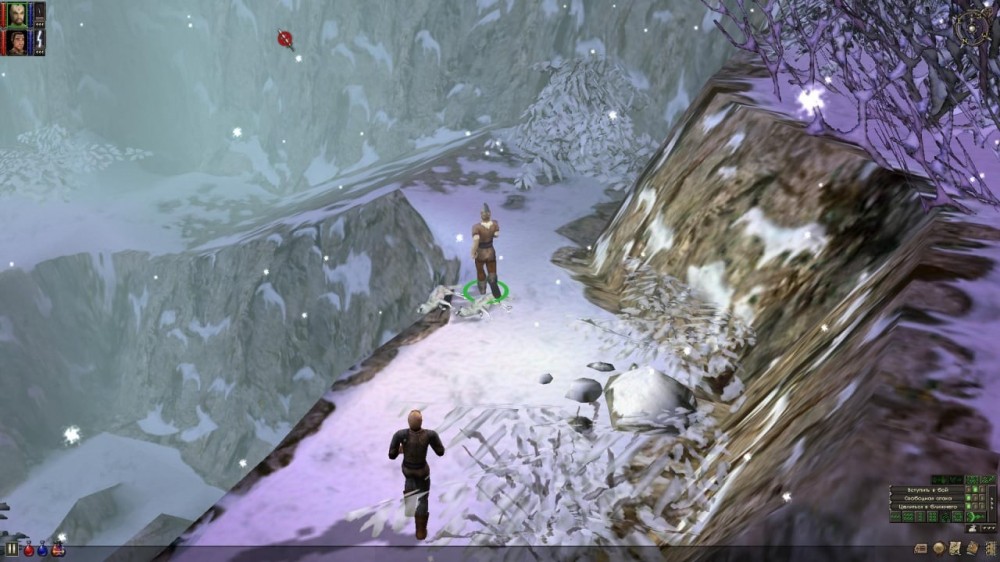Pause the game with the pause button
1000x562 pixels.
[x=12, y=549]
